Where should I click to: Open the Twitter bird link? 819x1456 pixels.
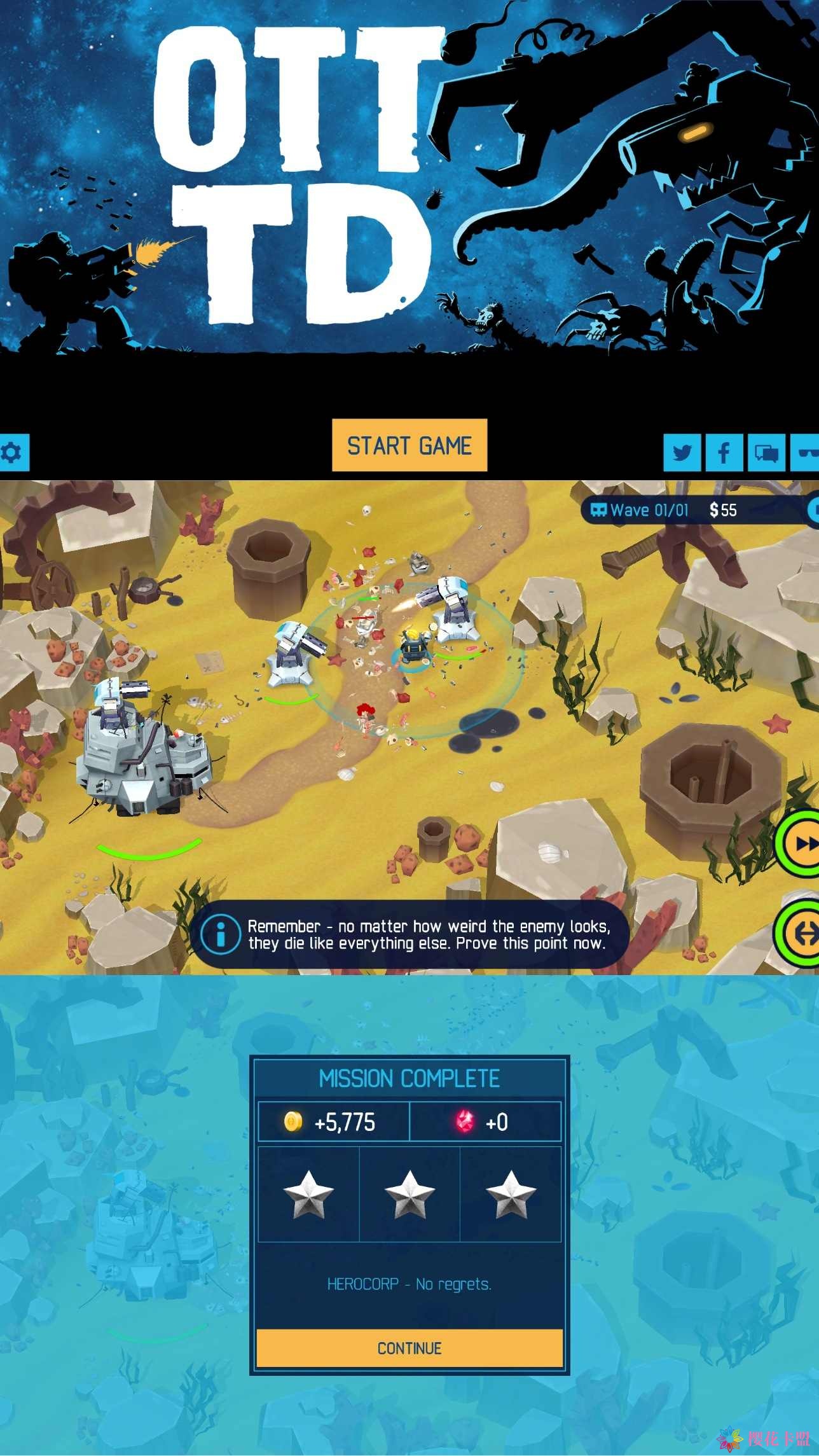click(x=682, y=452)
